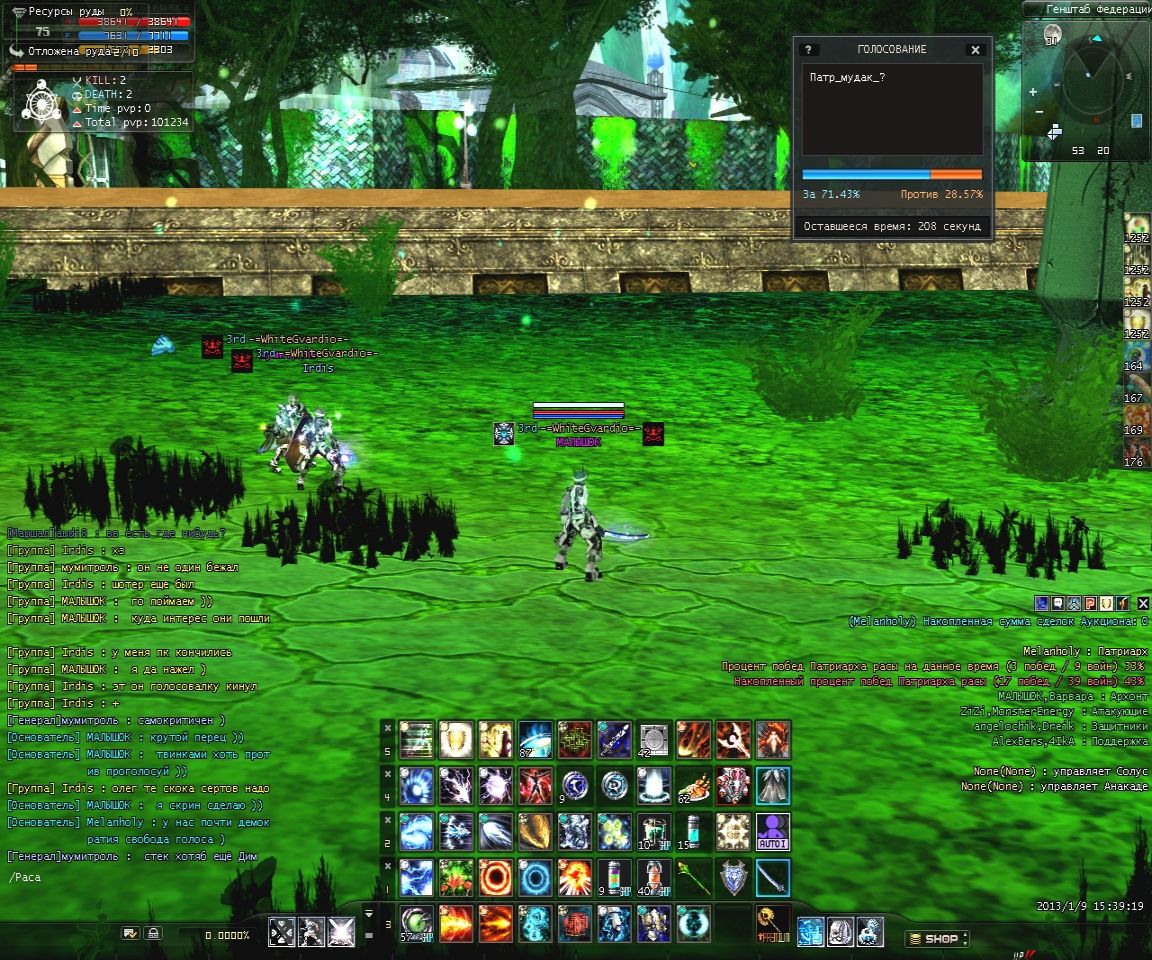
Task: Select the wolf-crest shield slot
Action: (733, 878)
